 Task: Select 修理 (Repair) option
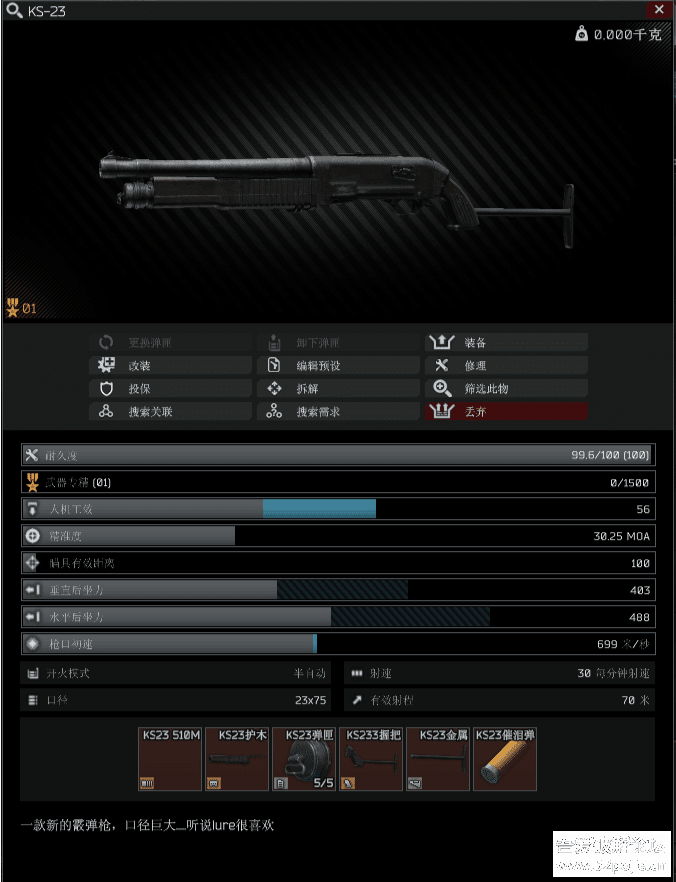pyautogui.click(x=506, y=365)
